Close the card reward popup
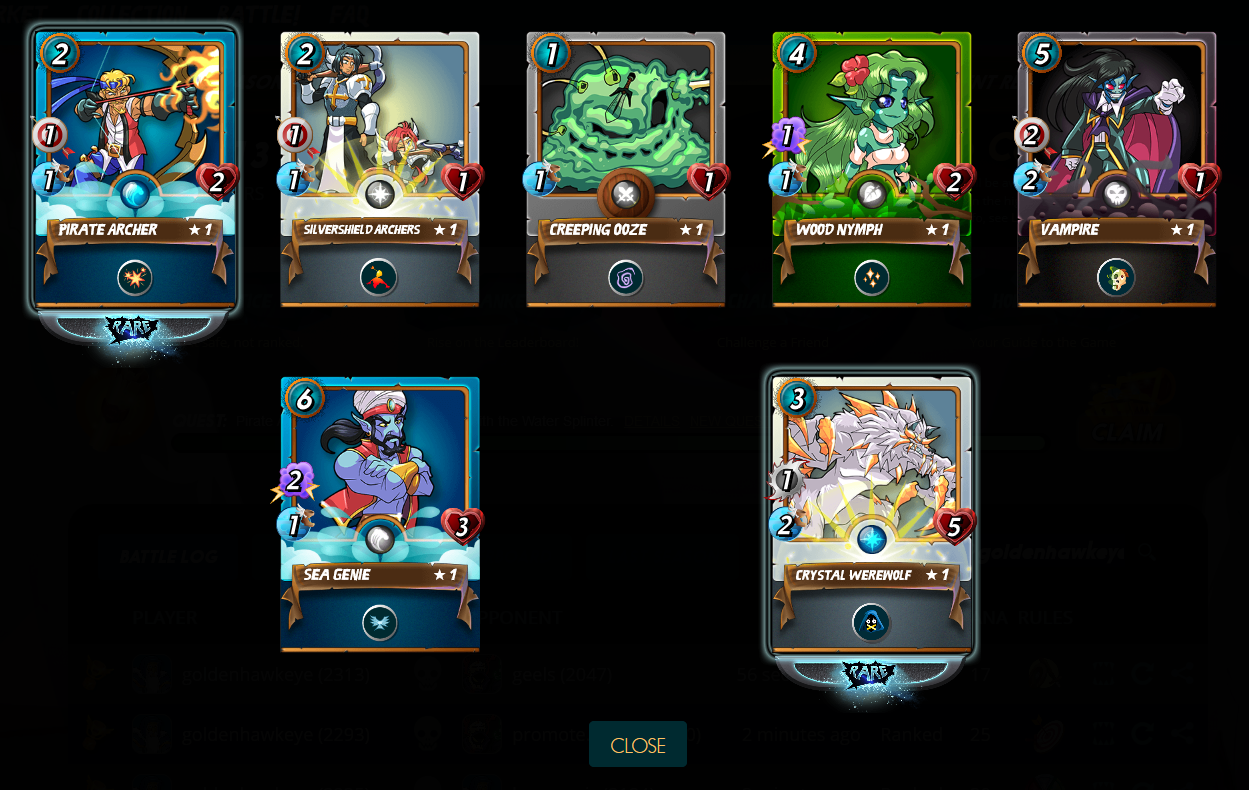 tap(637, 745)
